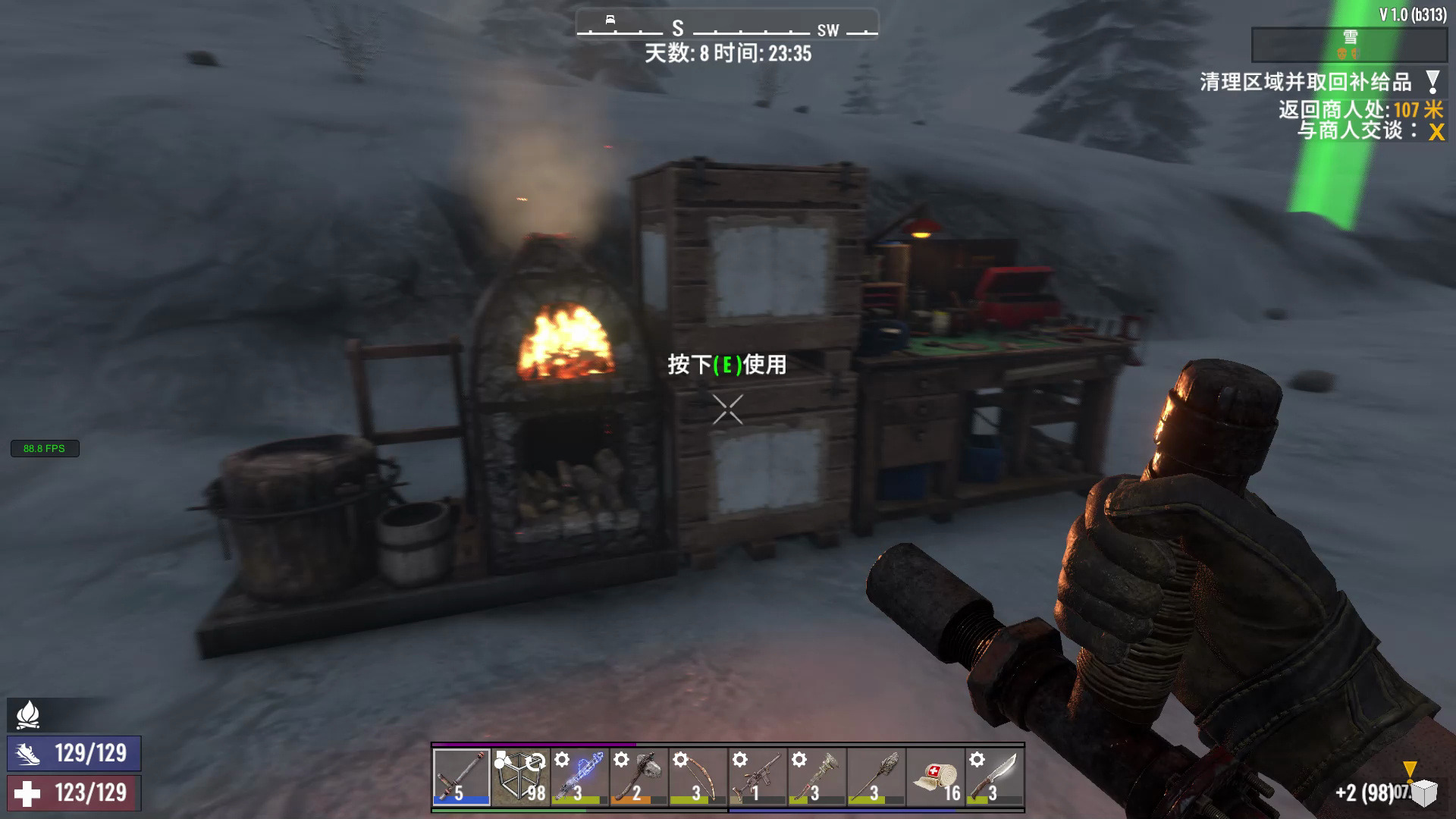
Task: Select the wooden bow slot
Action: [698, 777]
